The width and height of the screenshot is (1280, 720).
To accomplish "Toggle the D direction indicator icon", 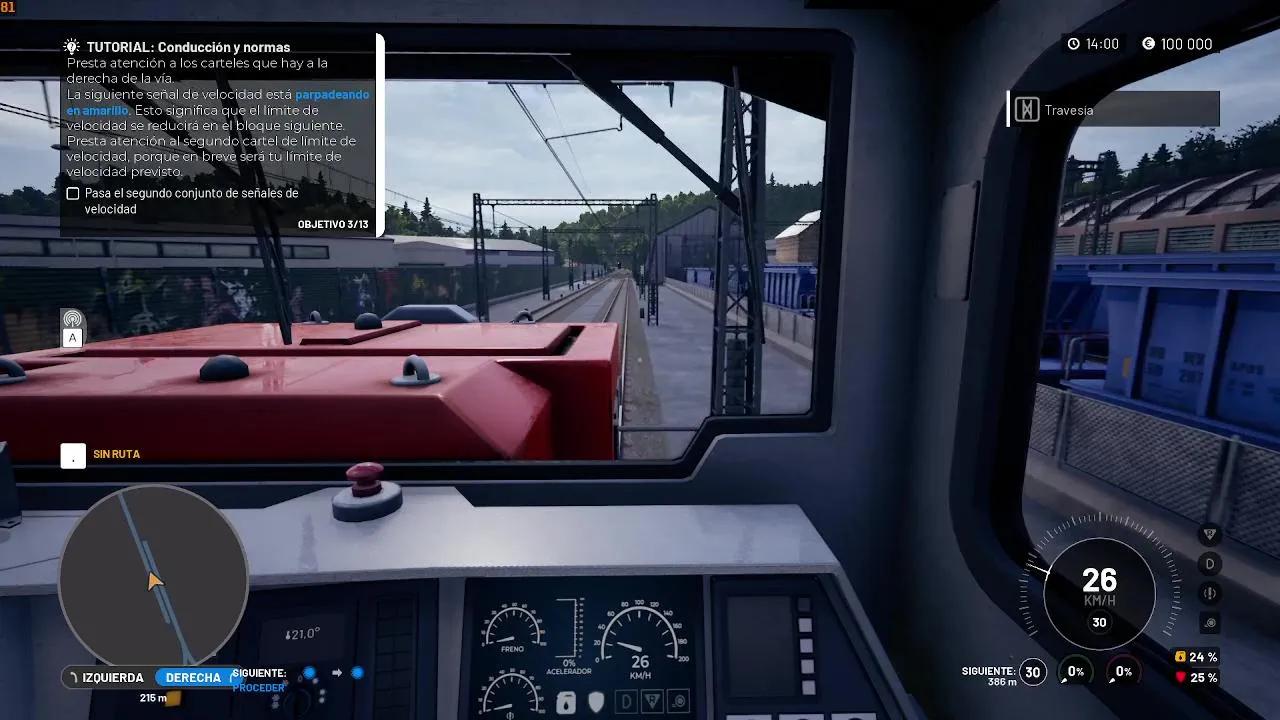I will pyautogui.click(x=1210, y=564).
